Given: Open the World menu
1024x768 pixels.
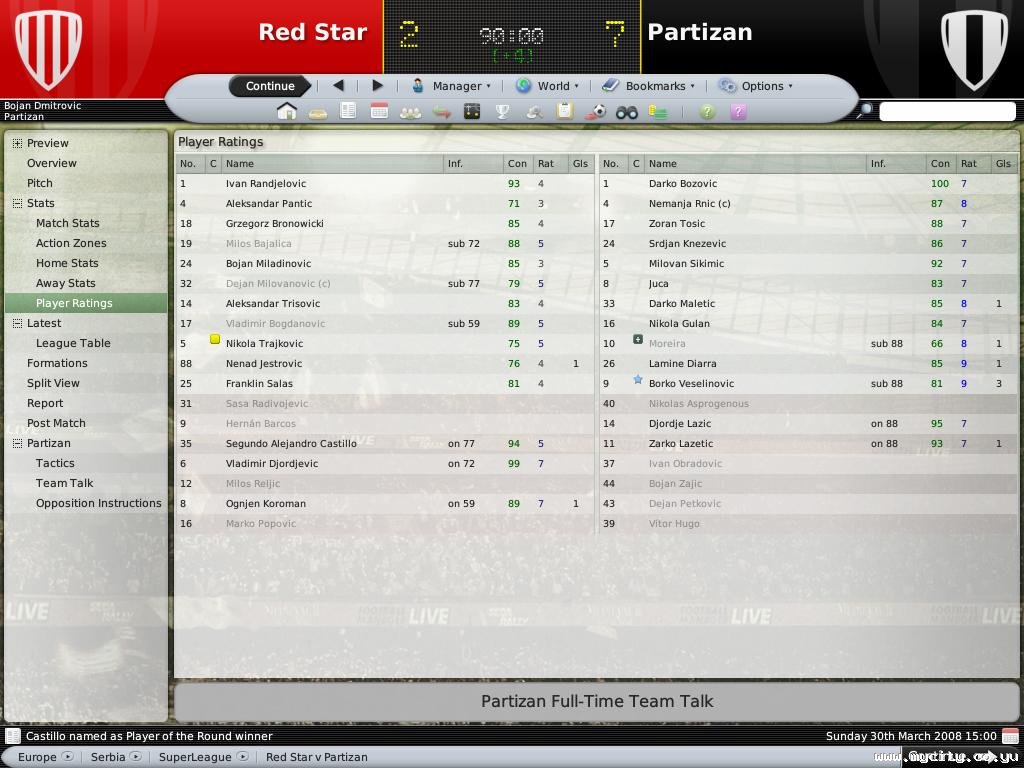Looking at the screenshot, I should pyautogui.click(x=546, y=86).
